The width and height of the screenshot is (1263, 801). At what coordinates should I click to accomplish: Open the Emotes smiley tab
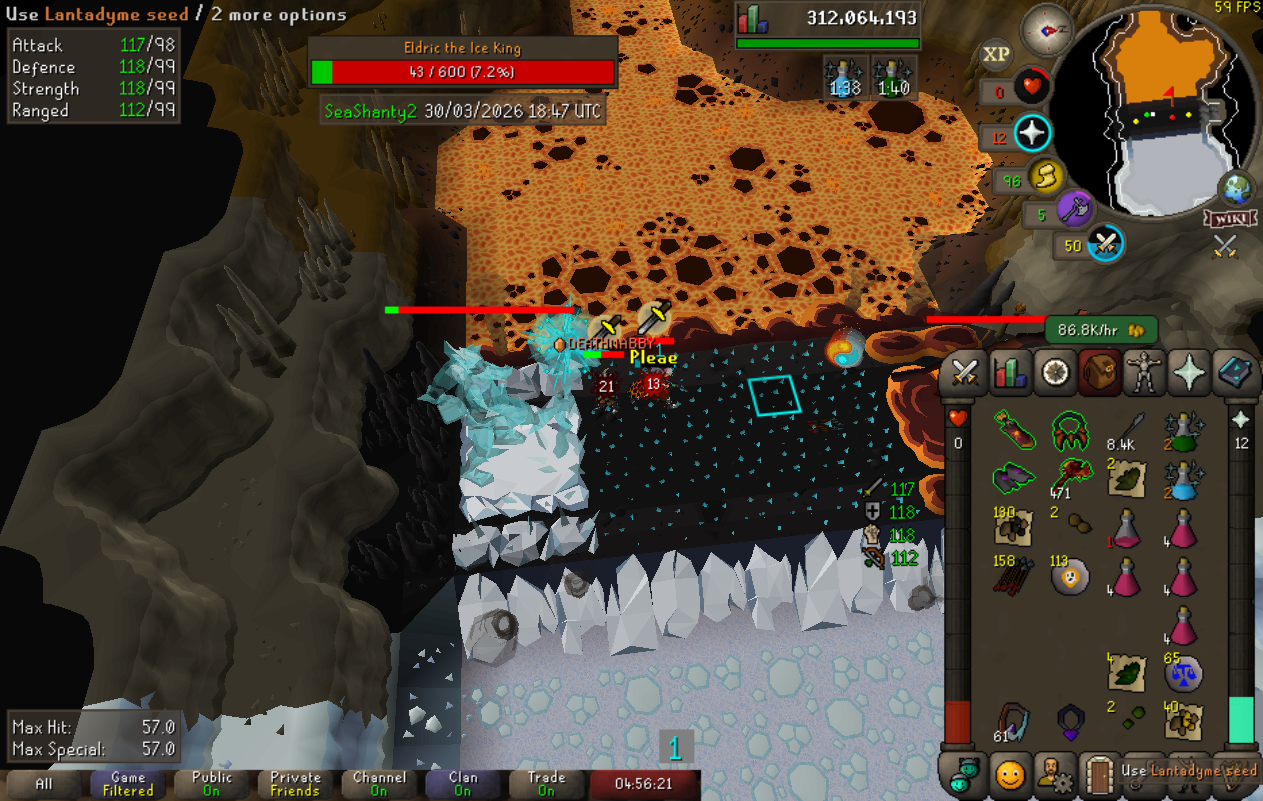click(x=1011, y=774)
